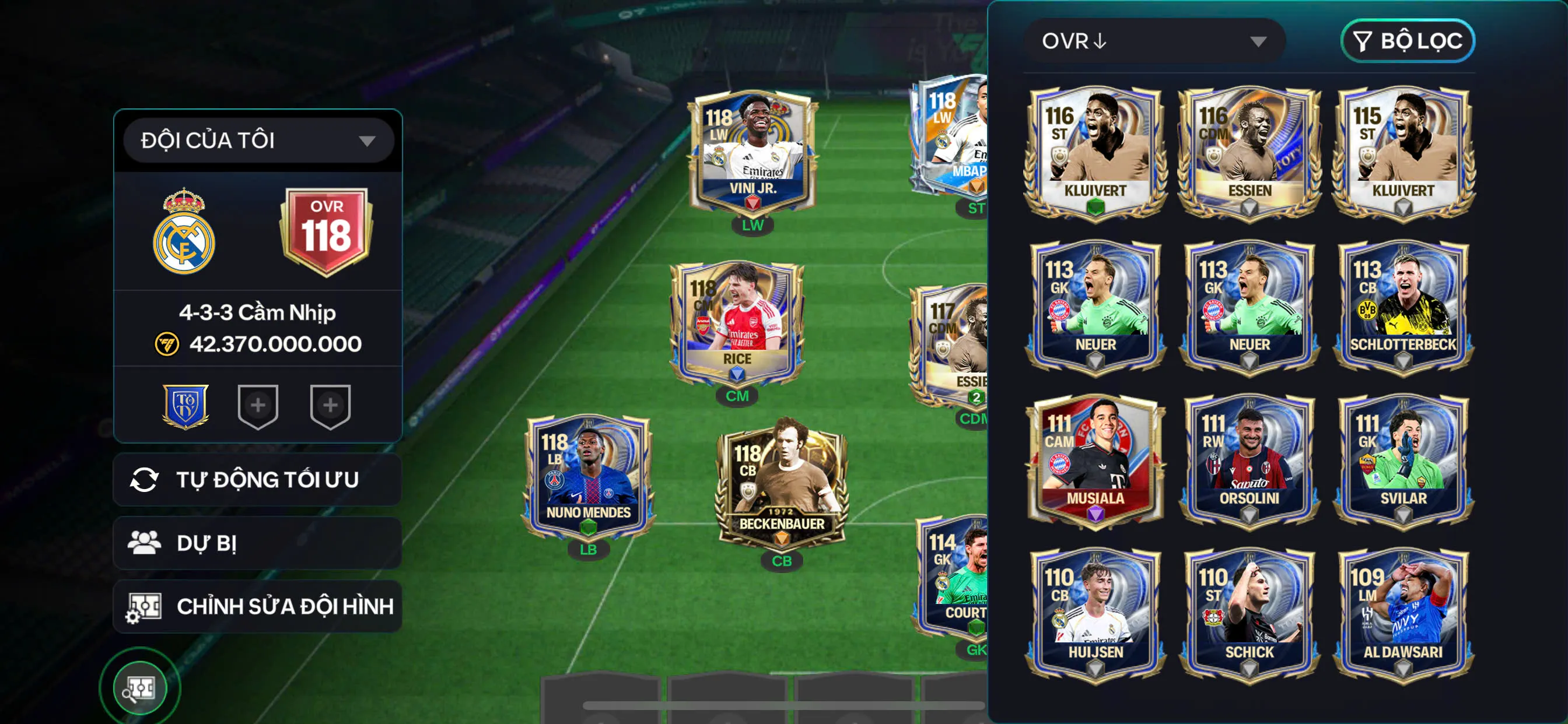Select the Musiala 111 CAM card
Screen dimensions: 1568x724
tap(1095, 461)
